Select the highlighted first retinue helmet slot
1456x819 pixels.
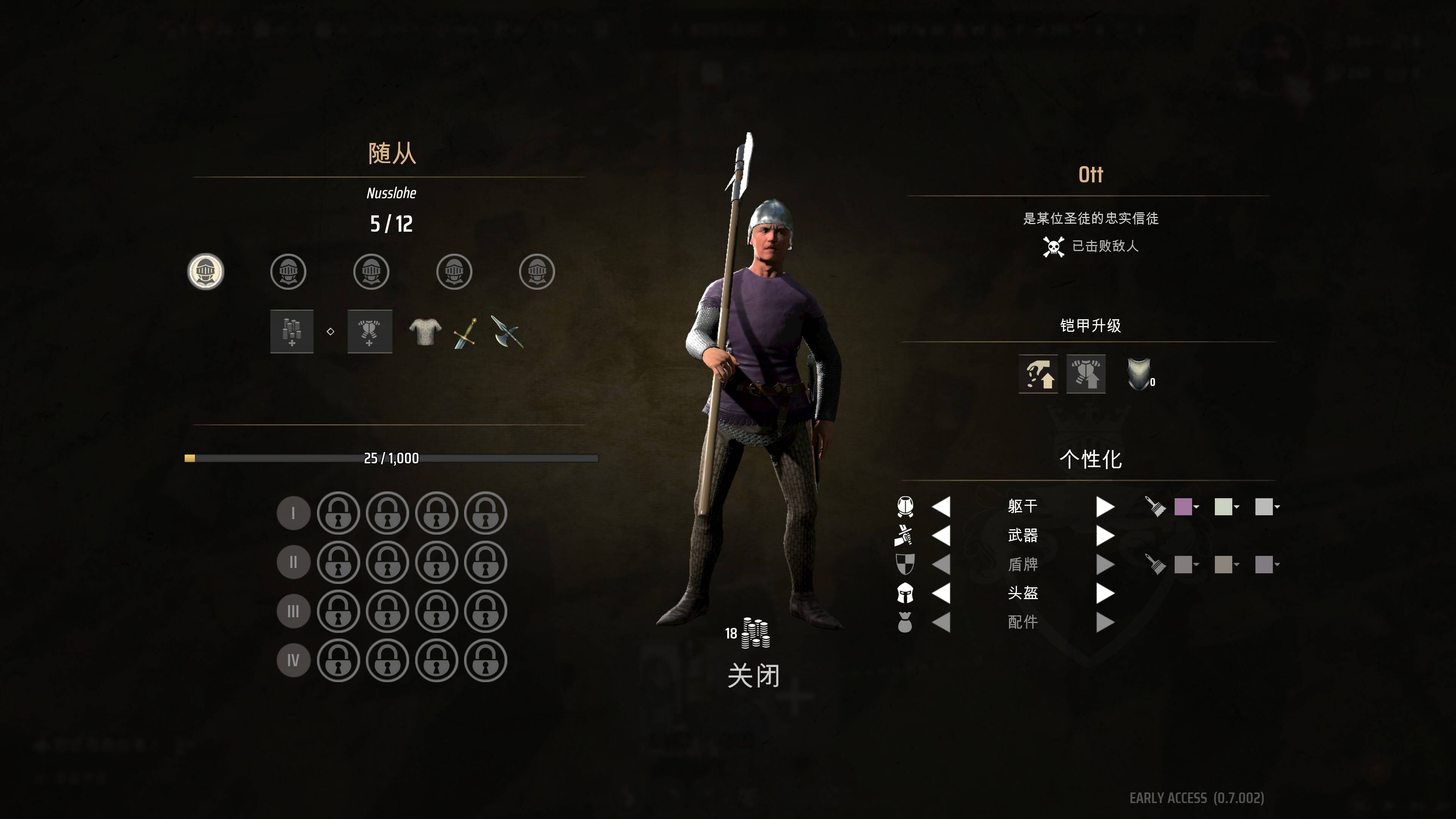(206, 272)
